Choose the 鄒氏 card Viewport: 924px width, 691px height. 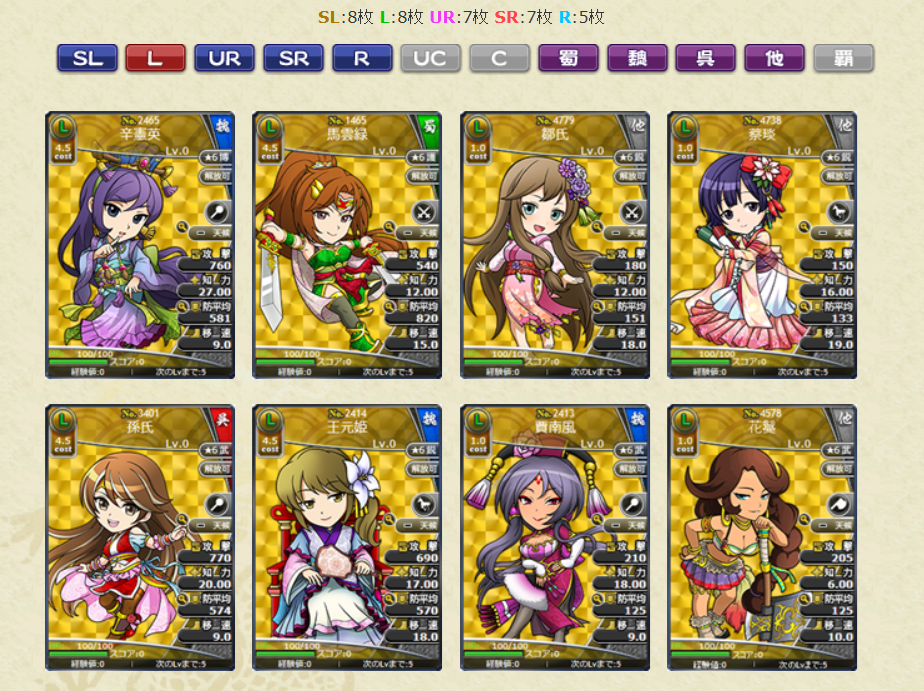555,245
